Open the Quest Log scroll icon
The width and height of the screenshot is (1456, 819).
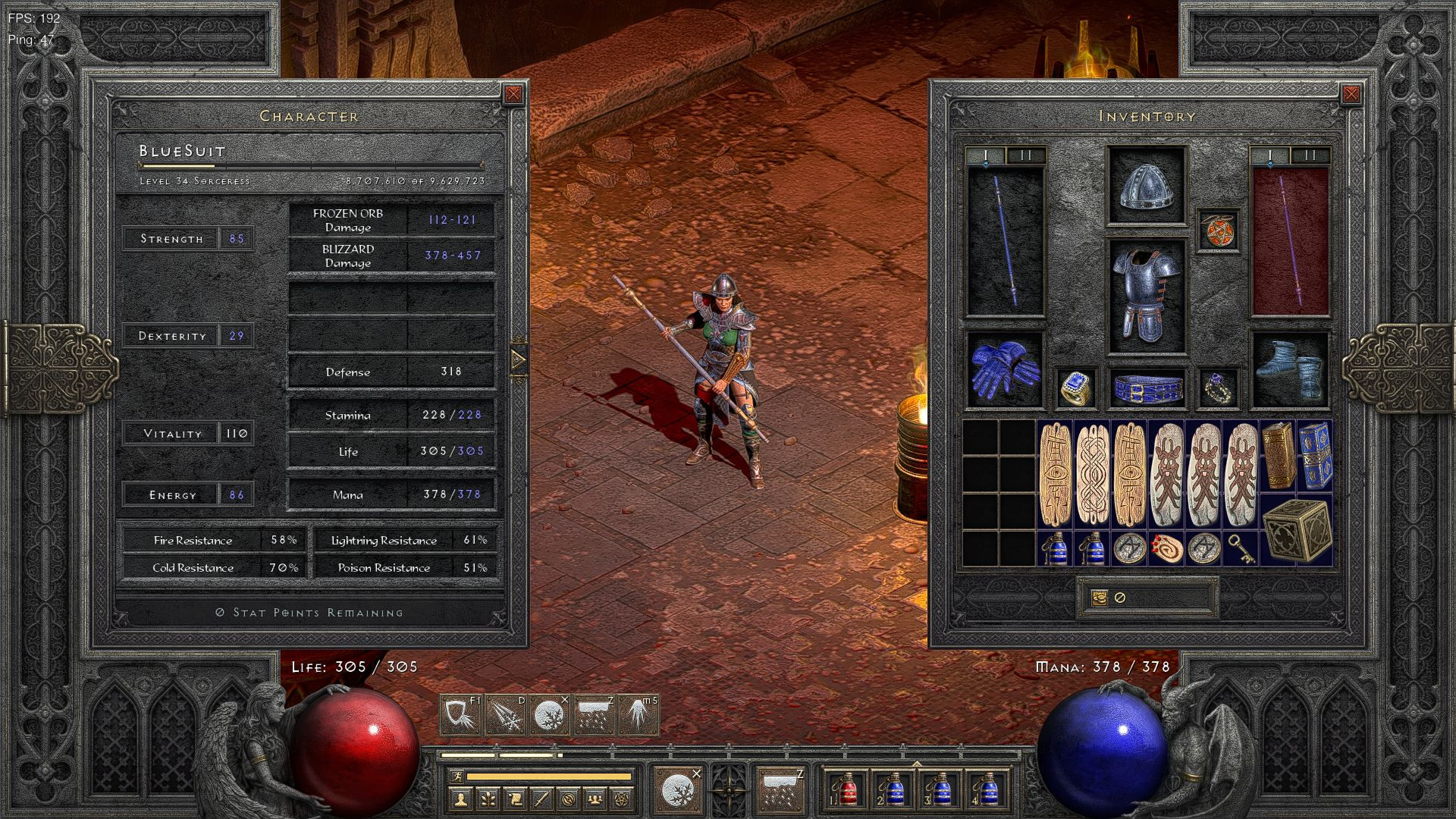click(x=516, y=799)
